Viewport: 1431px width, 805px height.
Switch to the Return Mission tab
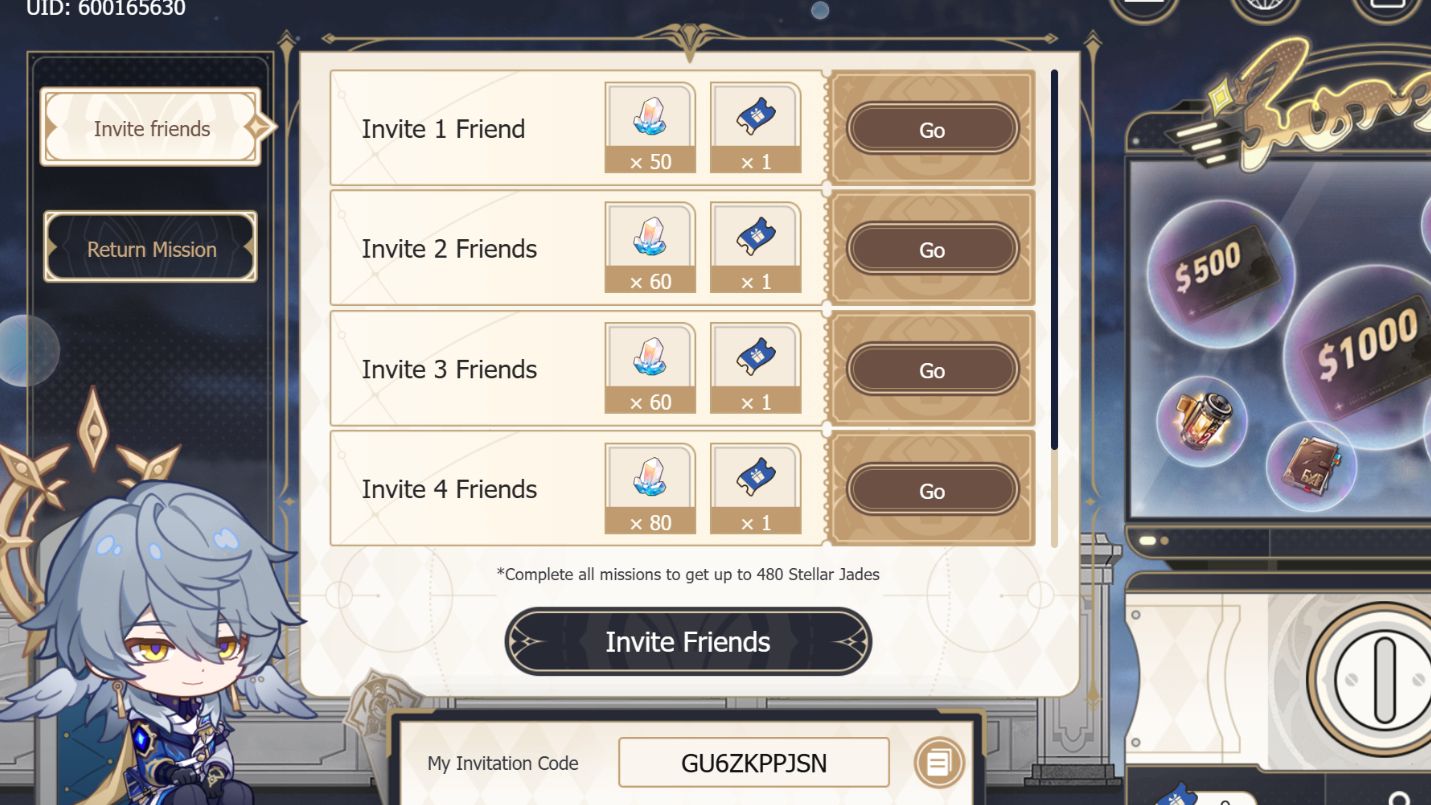[150, 248]
